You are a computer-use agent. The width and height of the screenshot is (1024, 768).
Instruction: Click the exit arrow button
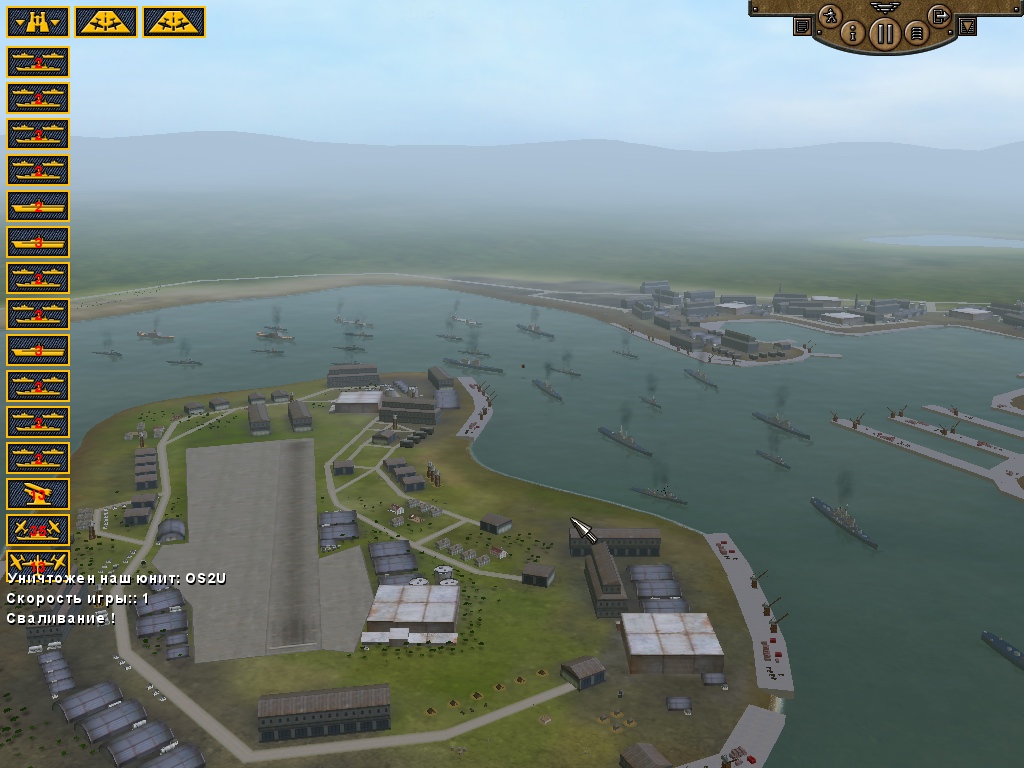point(939,16)
